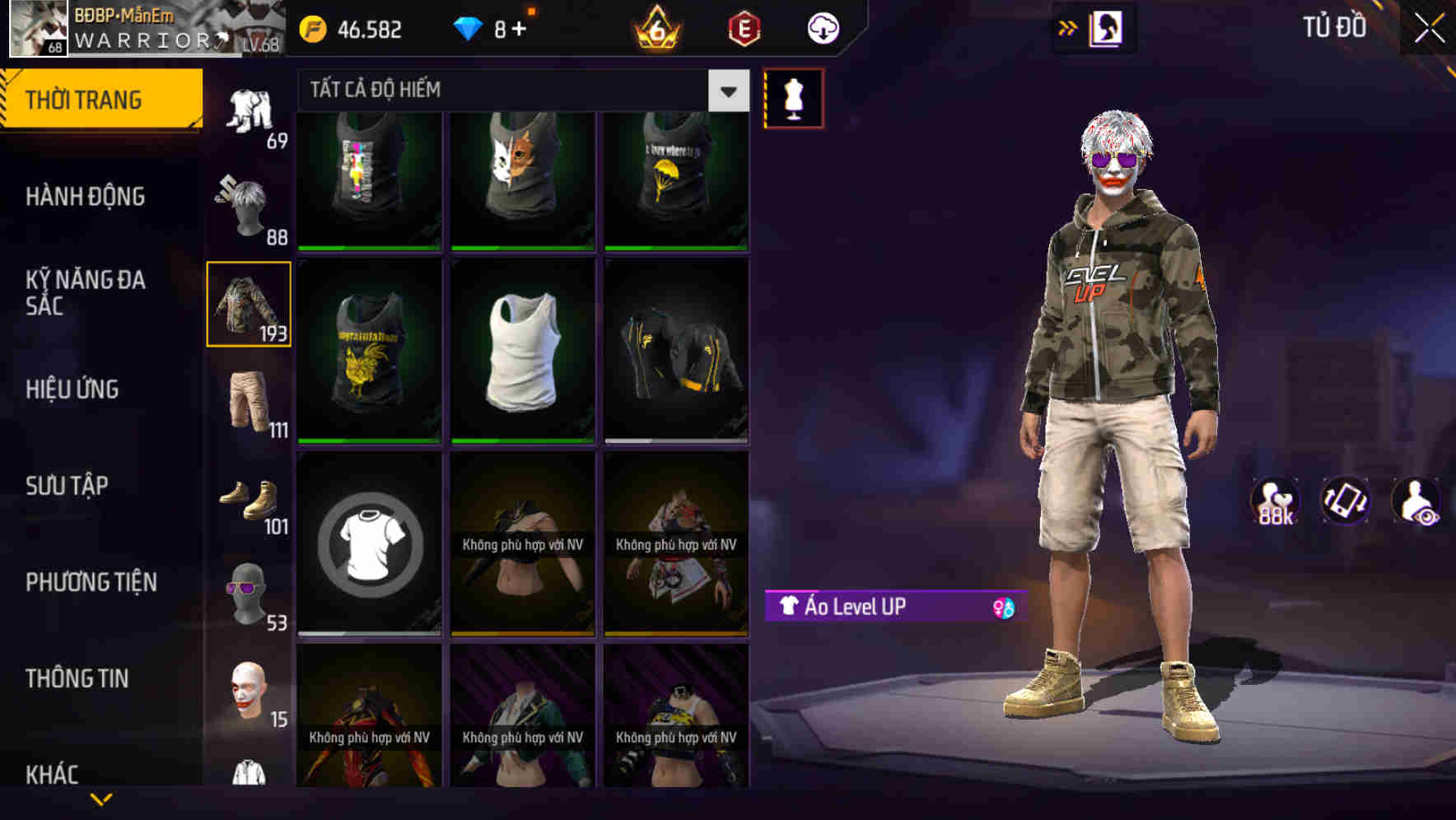The image size is (1456, 820).
Task: Click the red E badge icon
Action: pos(743,30)
